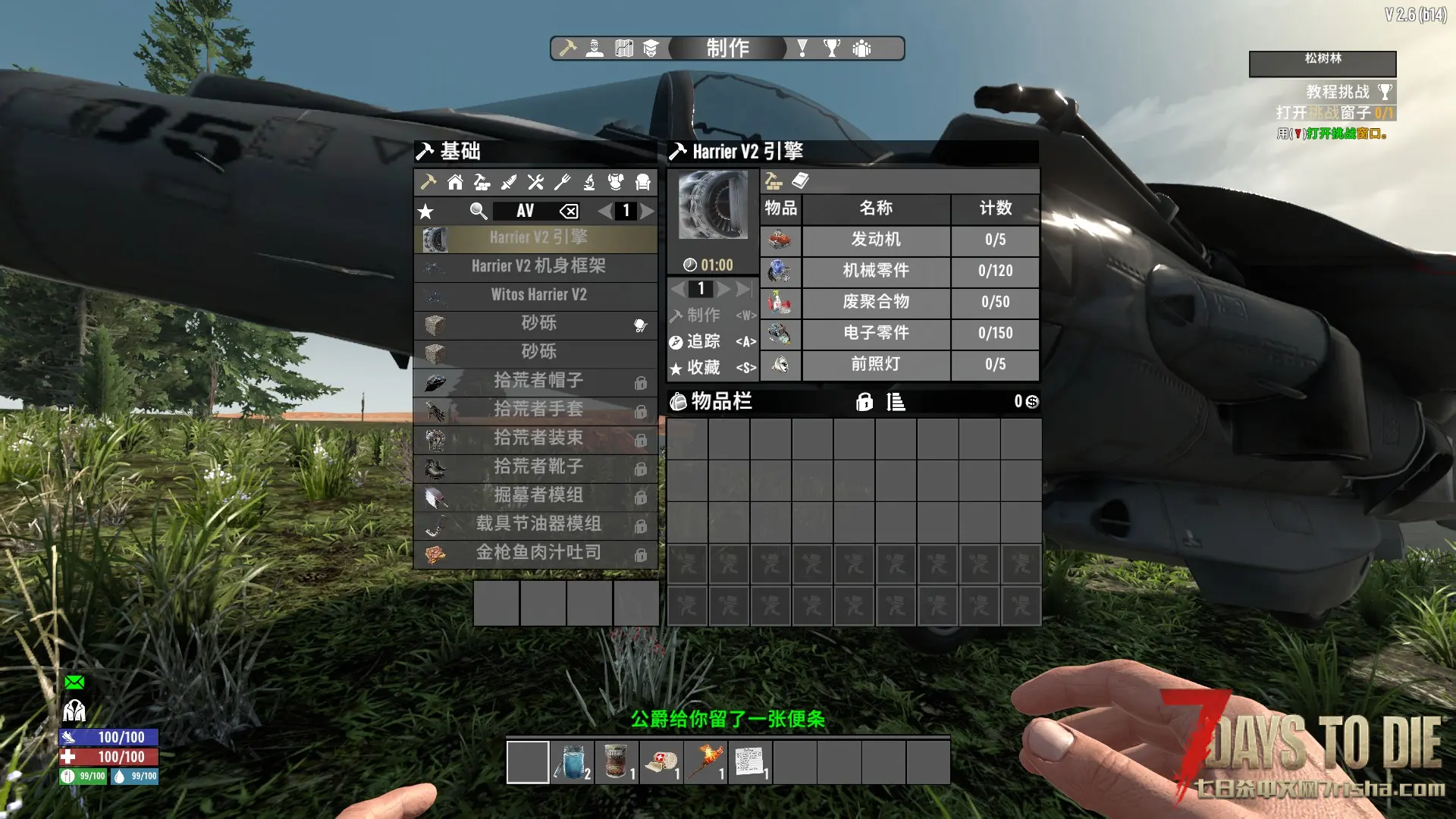Clear the recipe search text
Viewport: 1456px width, 819px height.
569,212
